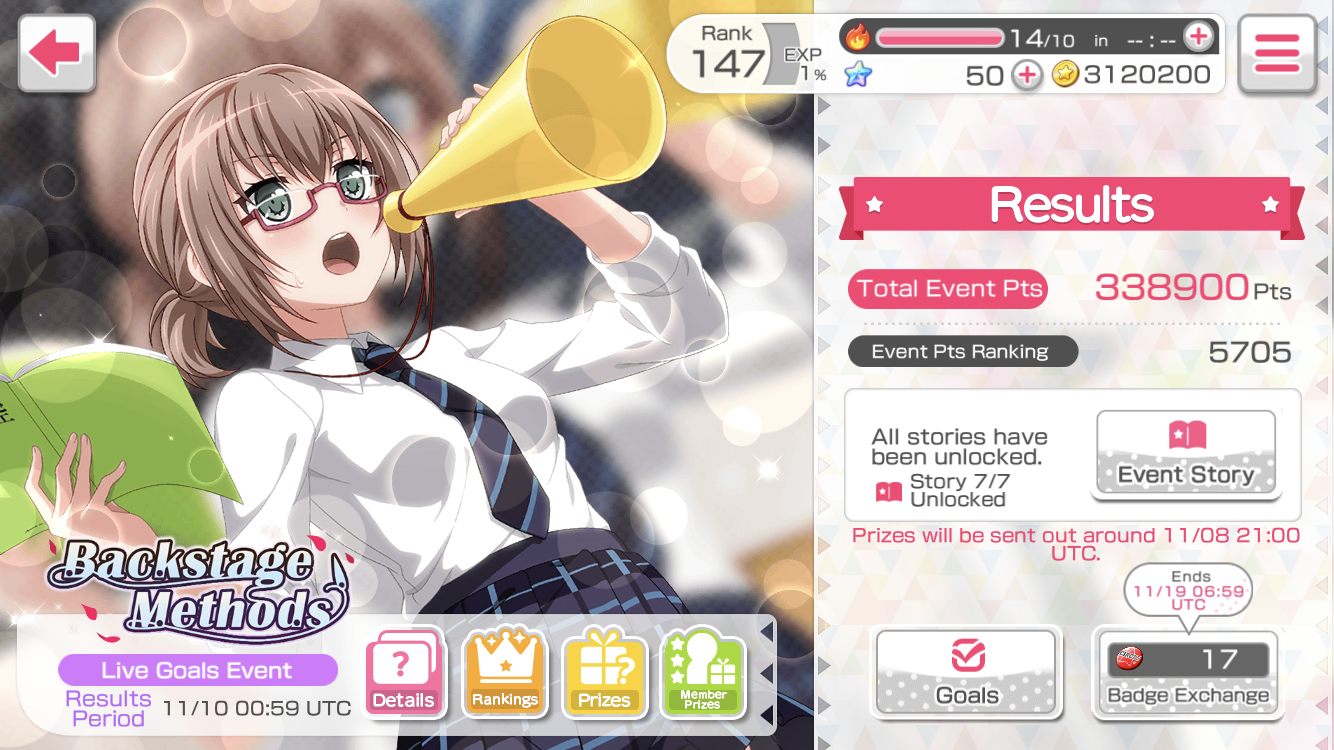This screenshot has width=1334, height=750.
Task: Open the Event Story
Action: (1185, 453)
